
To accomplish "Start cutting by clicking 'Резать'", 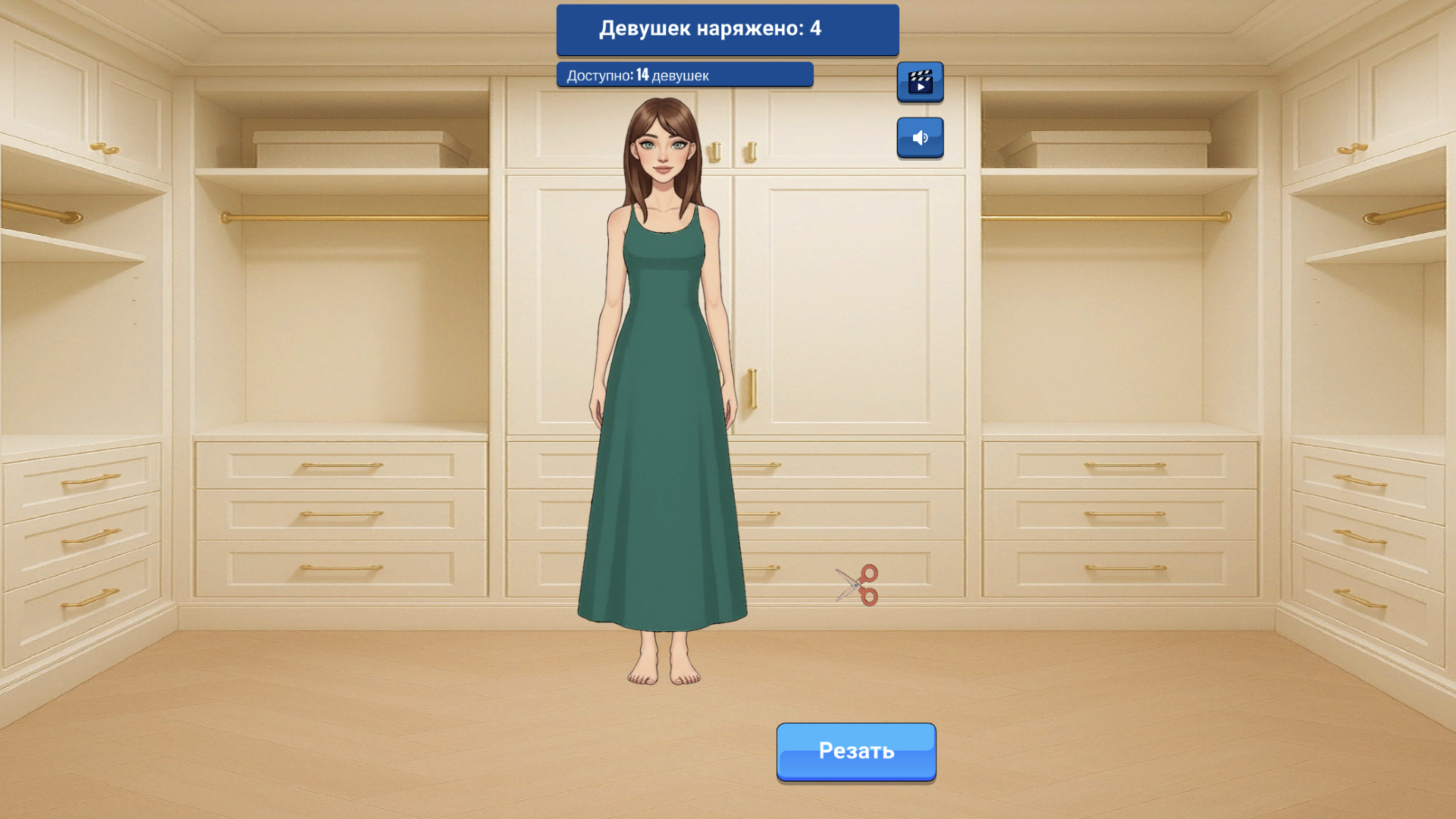I will click(x=855, y=751).
